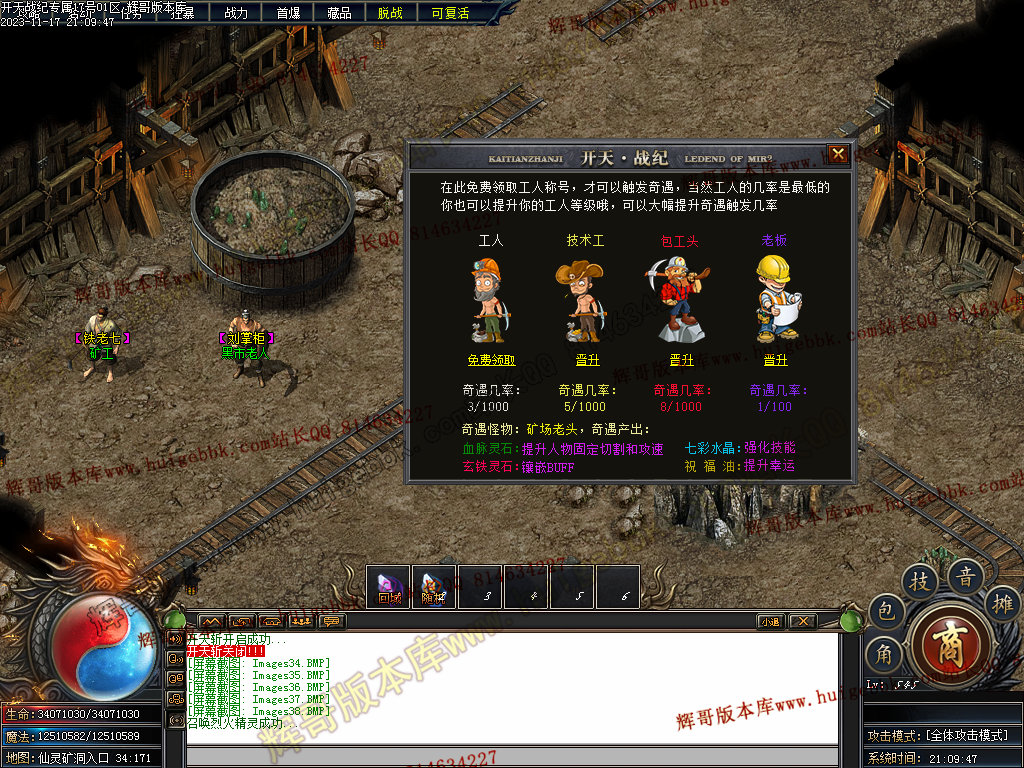Open the character sheet with 角 button
This screenshot has width=1024, height=768.
point(885,654)
